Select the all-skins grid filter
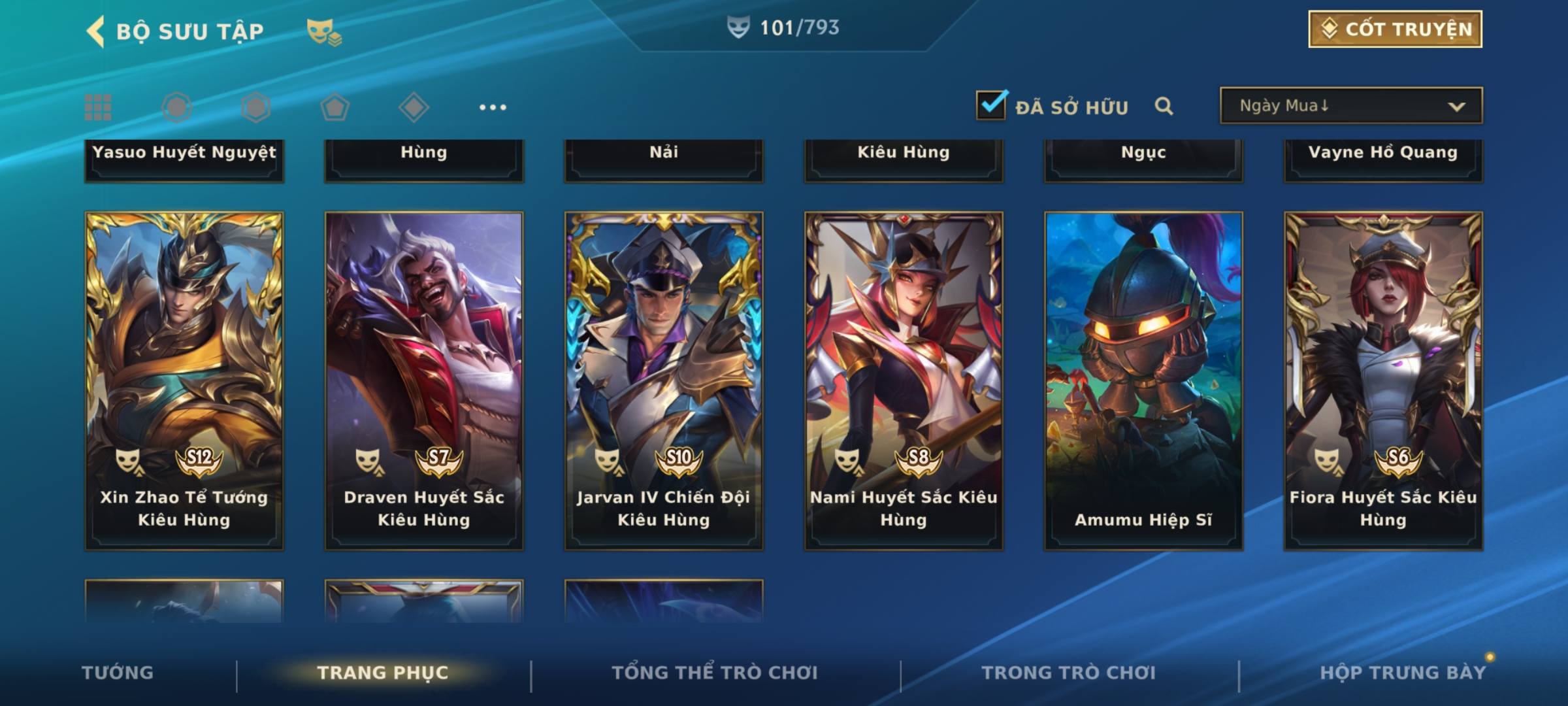Screen dimensions: 1568x706 [x=98, y=107]
